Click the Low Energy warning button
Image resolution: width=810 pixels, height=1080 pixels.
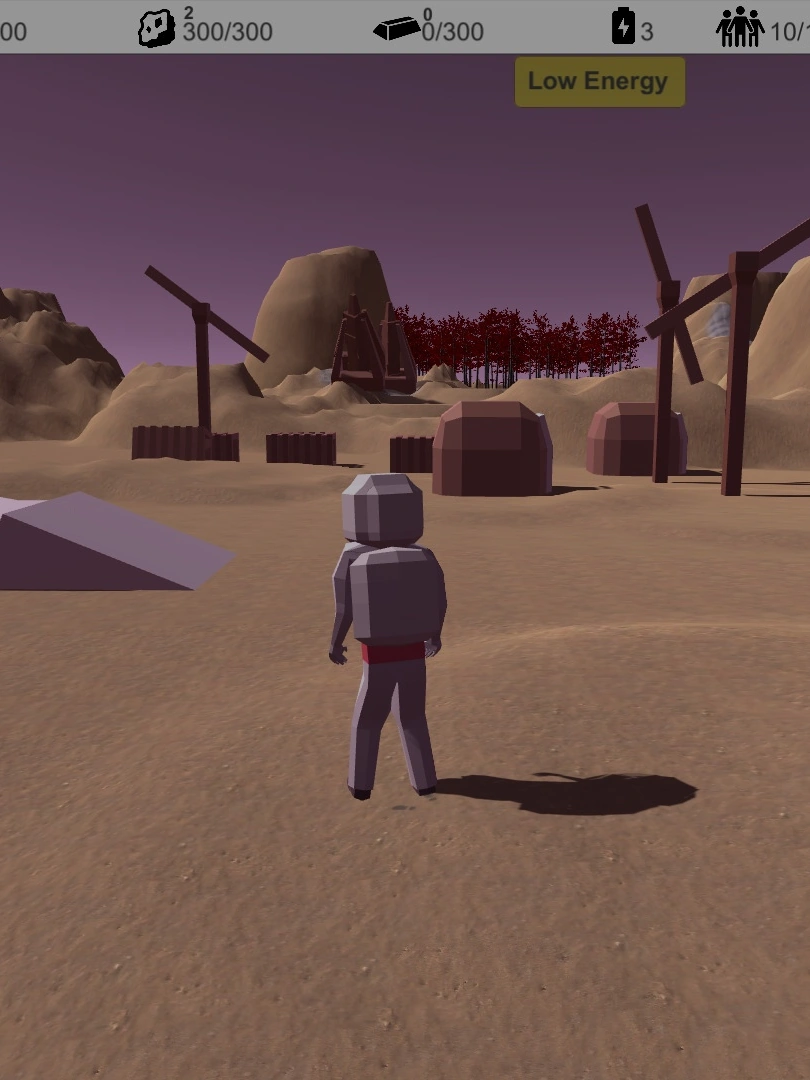[599, 82]
